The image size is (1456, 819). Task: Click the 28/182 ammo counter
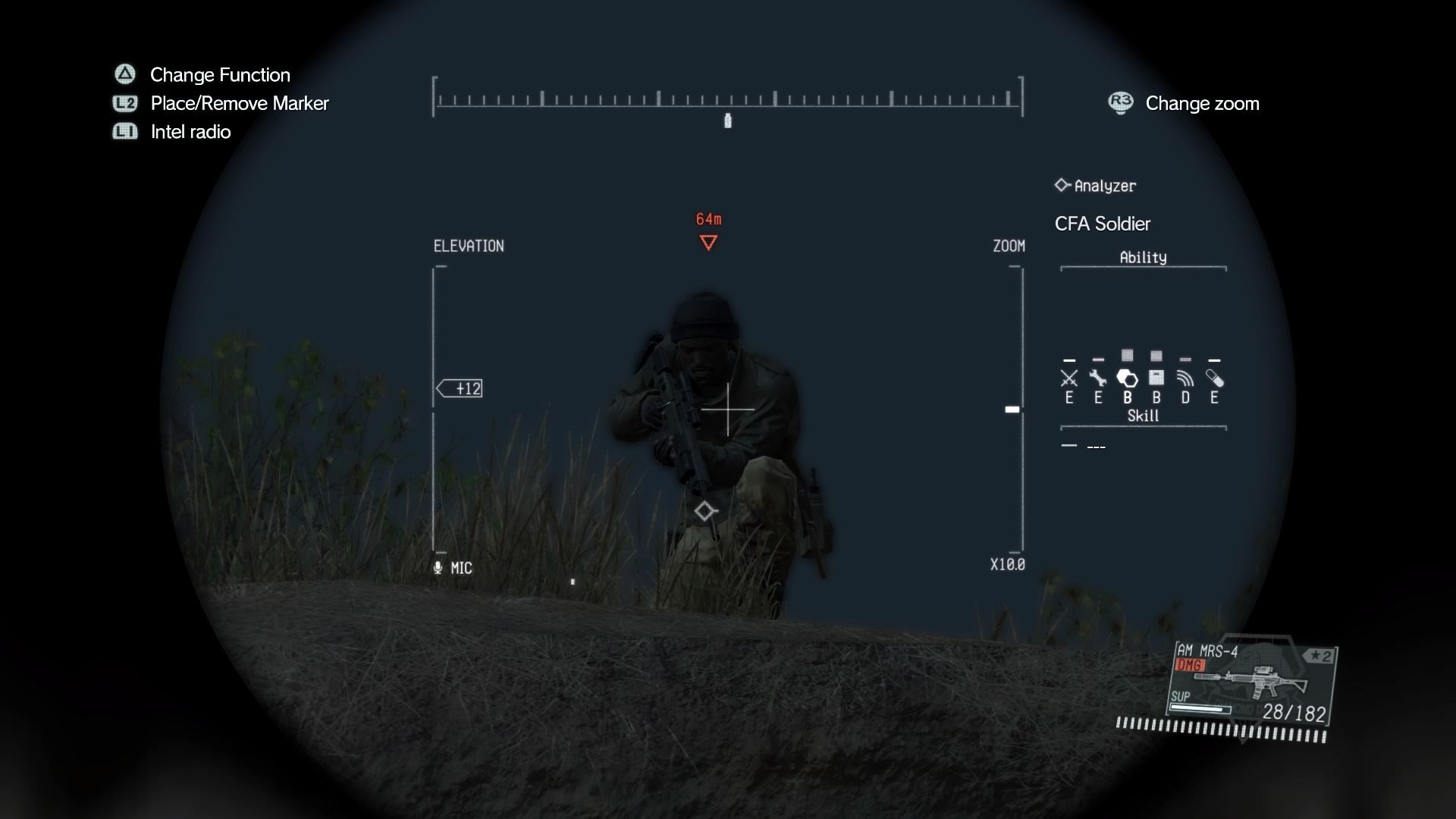(1292, 713)
